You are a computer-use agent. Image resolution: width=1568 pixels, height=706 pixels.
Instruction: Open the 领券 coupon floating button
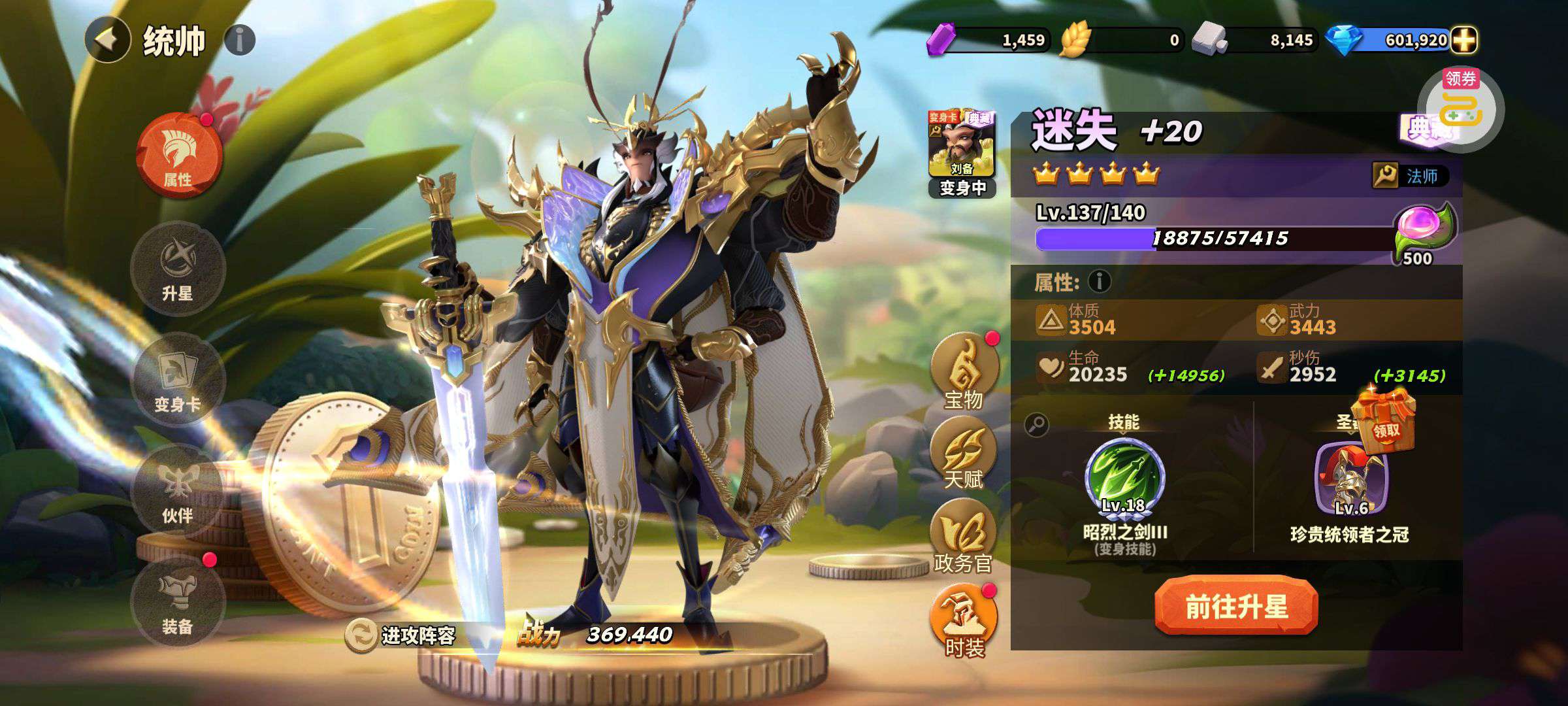point(1461,108)
